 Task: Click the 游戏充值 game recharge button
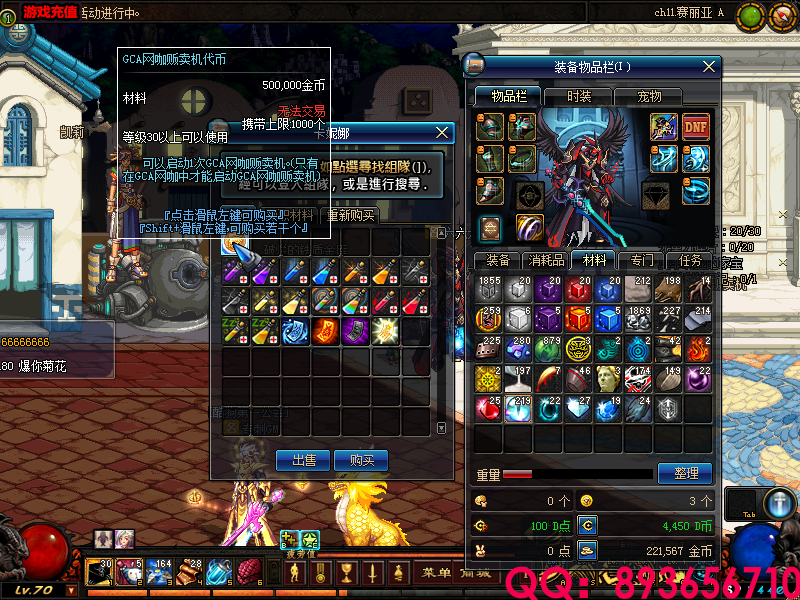(48, 11)
